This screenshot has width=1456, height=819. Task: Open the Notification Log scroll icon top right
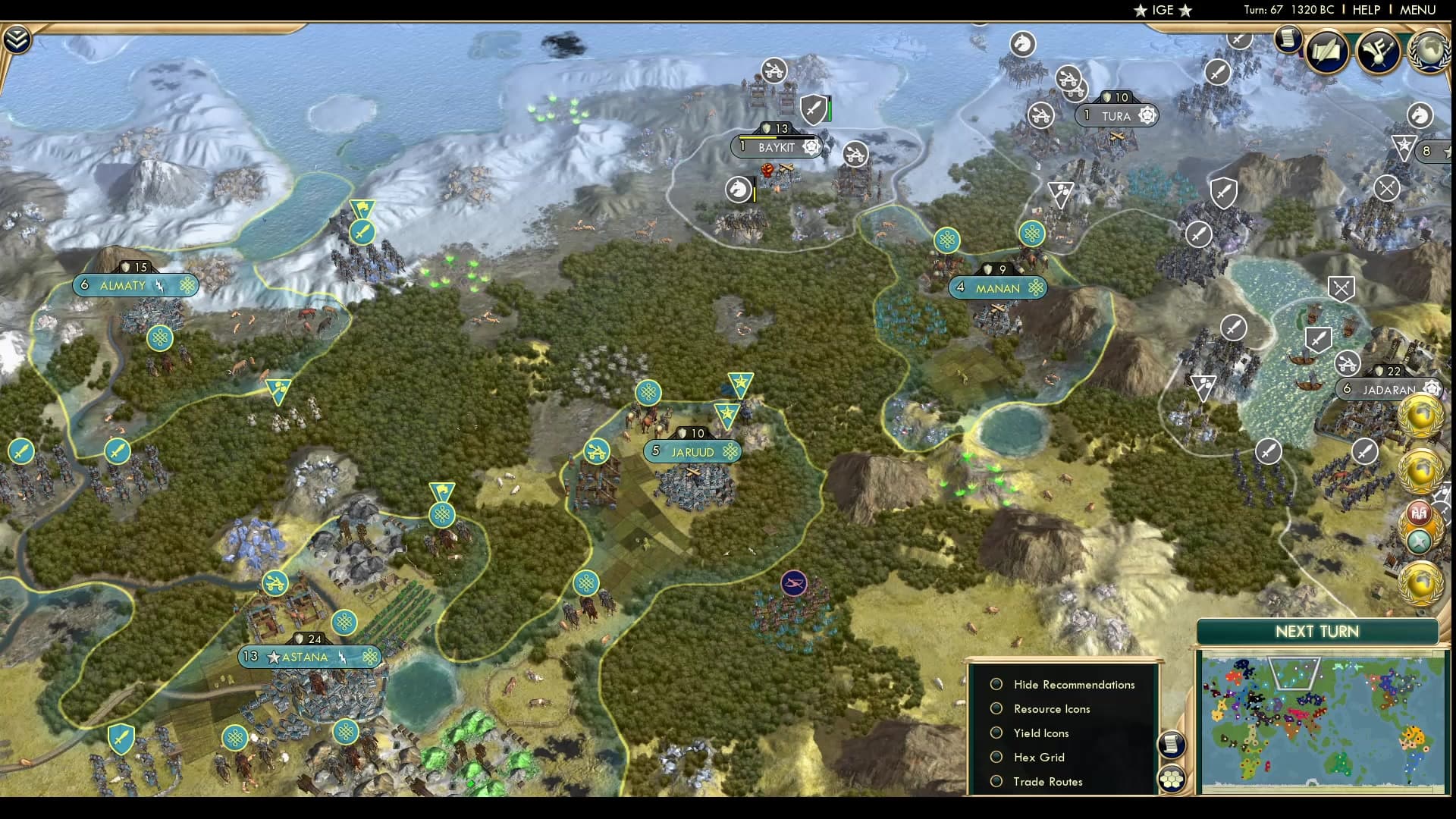point(1287,40)
